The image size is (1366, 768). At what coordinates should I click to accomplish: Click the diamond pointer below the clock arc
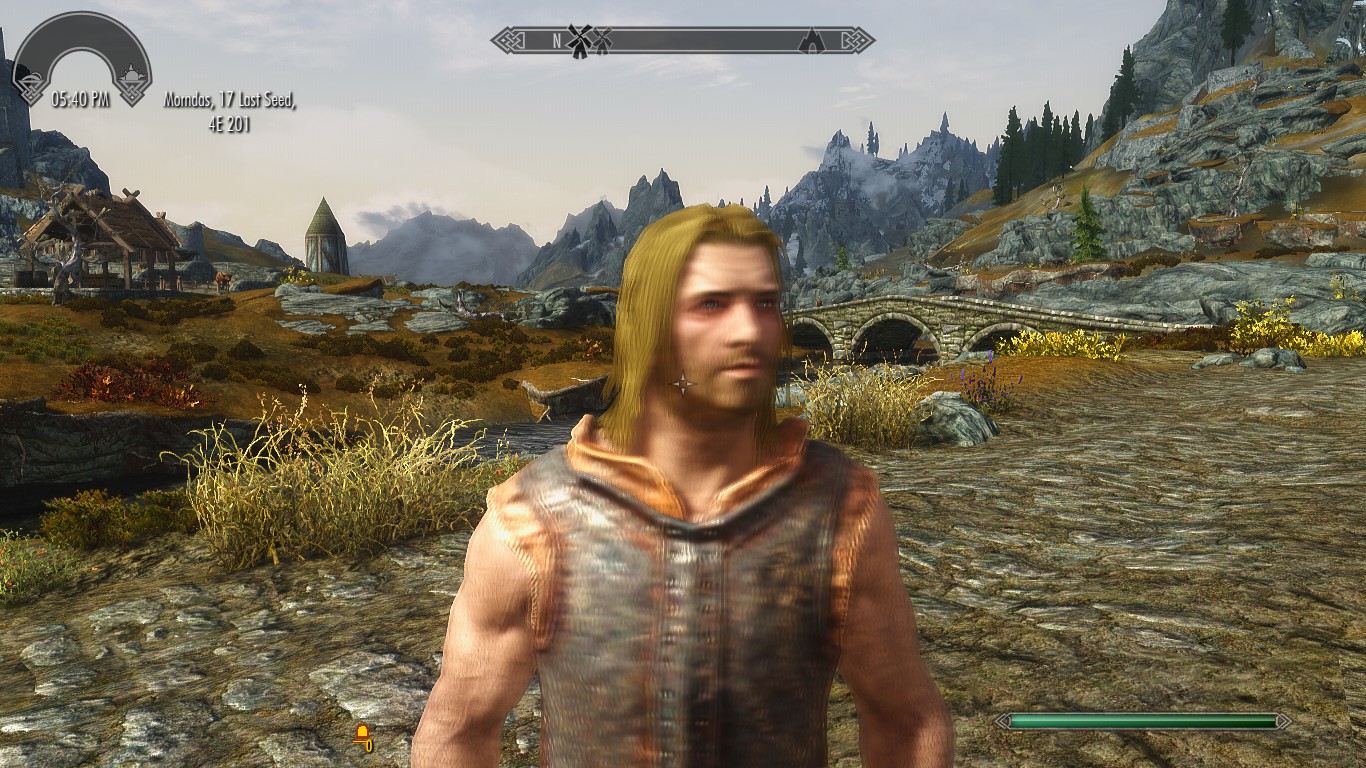click(x=133, y=97)
